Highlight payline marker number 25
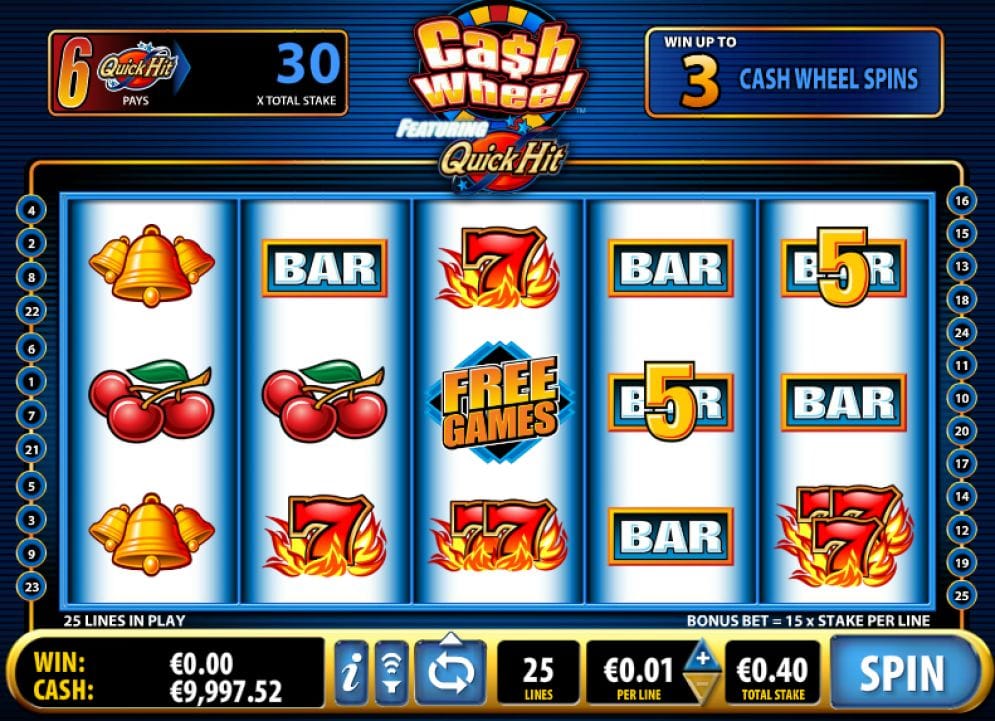This screenshot has height=721, width=995. click(962, 596)
